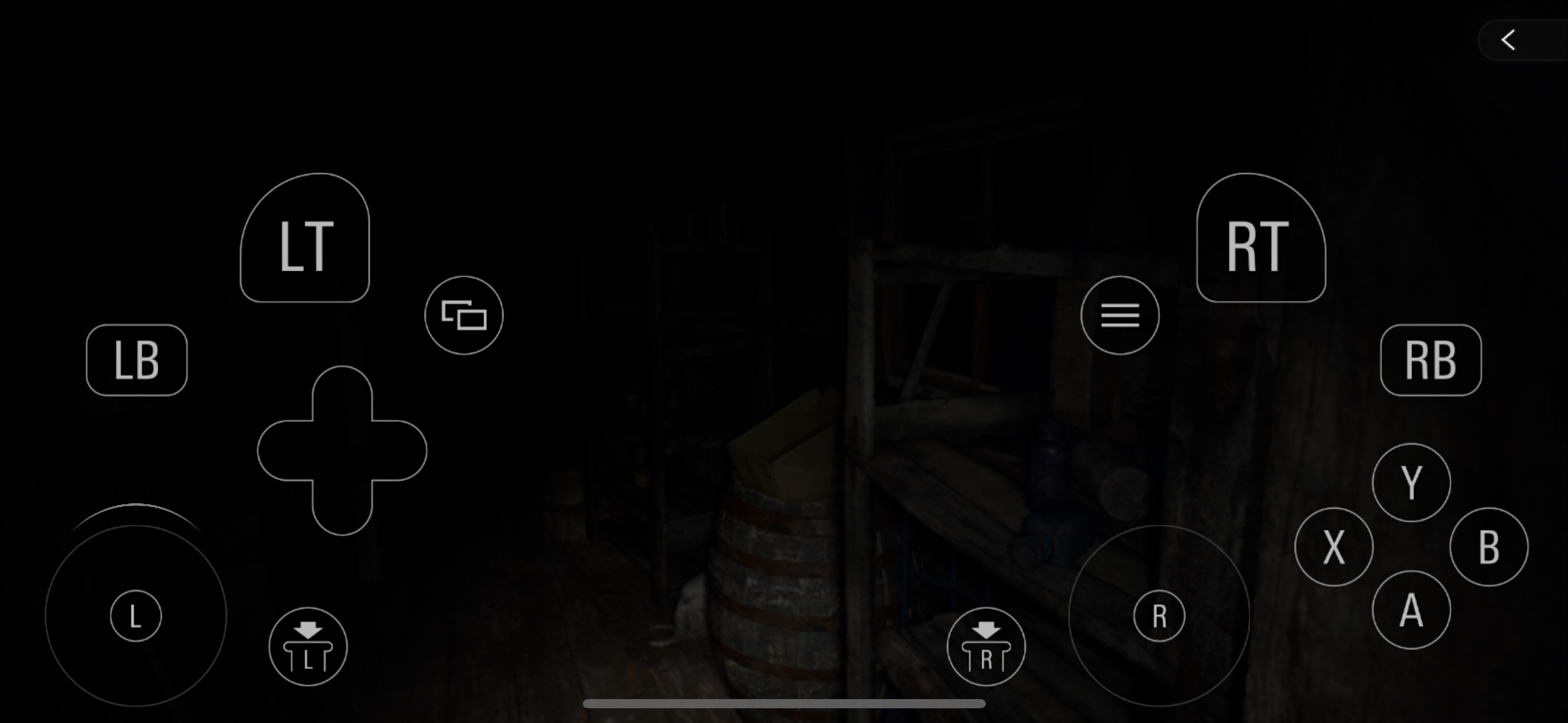The height and width of the screenshot is (723, 1568).
Task: Tap the R virtual analog stick
Action: 1158,615
